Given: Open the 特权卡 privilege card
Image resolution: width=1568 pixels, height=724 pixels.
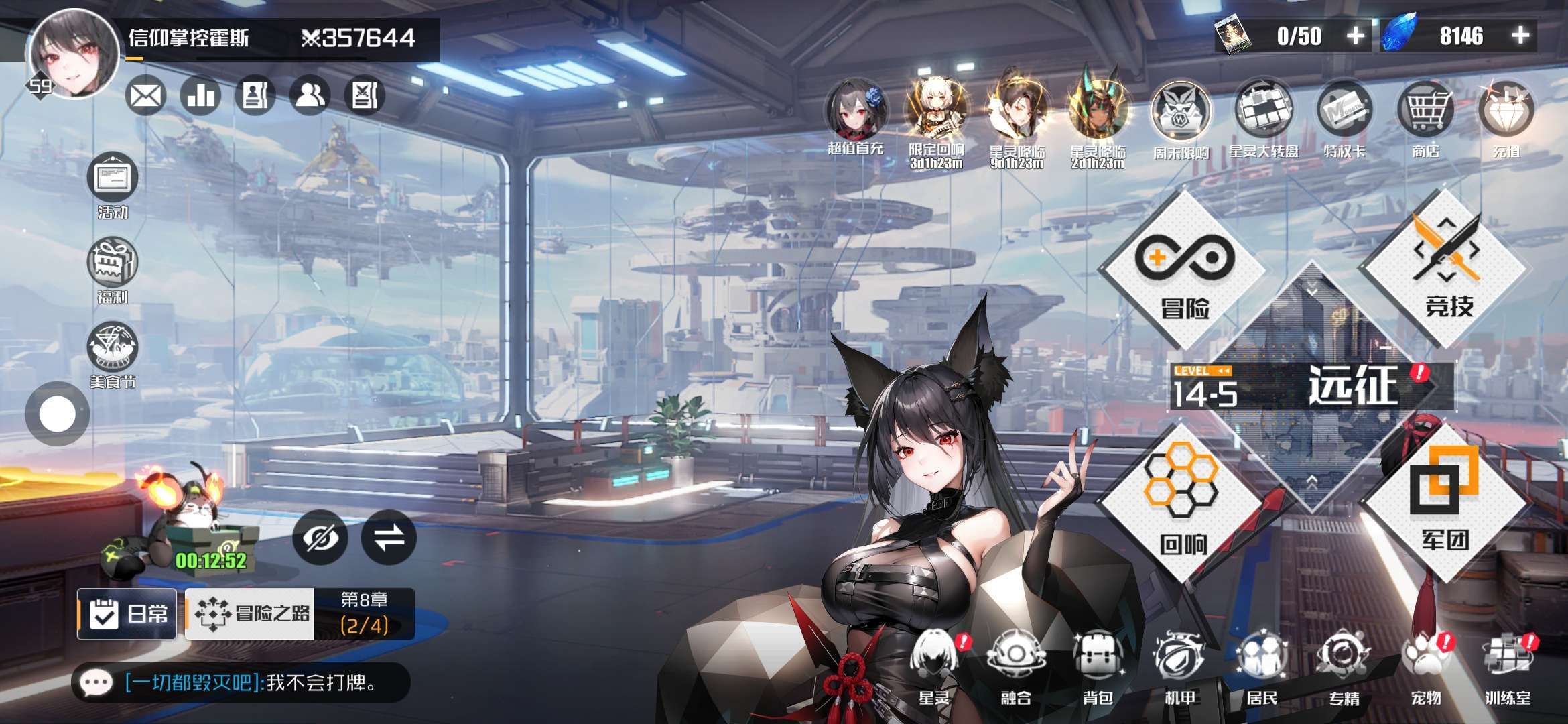Looking at the screenshot, I should click(1344, 113).
